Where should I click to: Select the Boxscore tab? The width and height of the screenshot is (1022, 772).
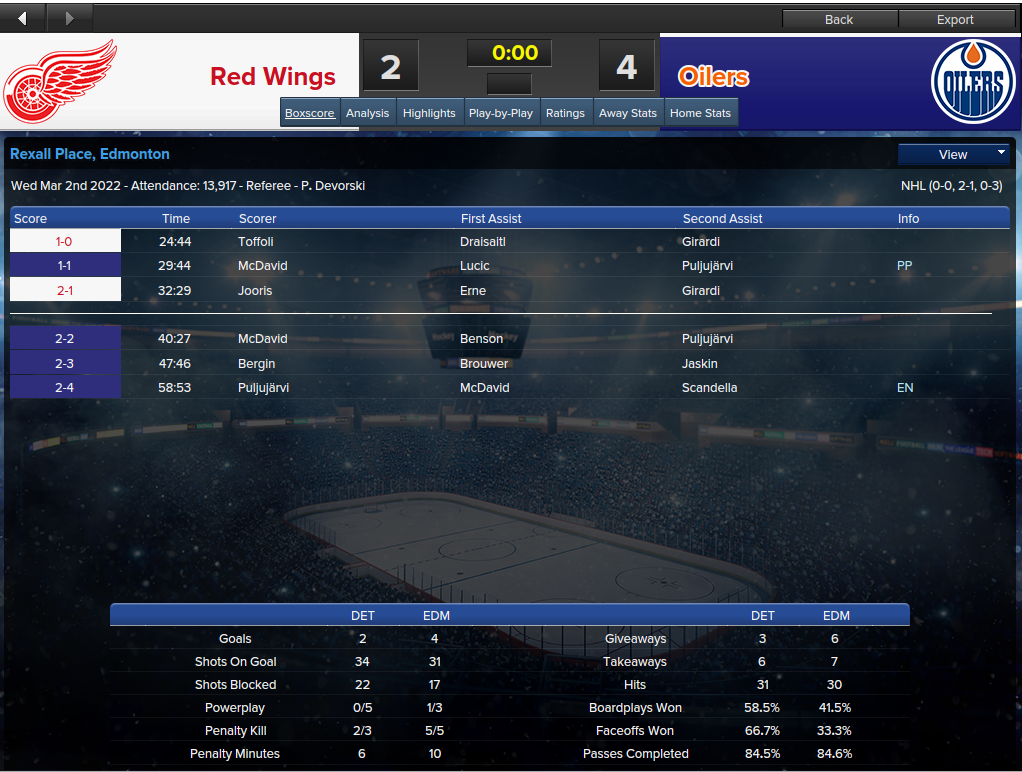pyautogui.click(x=310, y=113)
